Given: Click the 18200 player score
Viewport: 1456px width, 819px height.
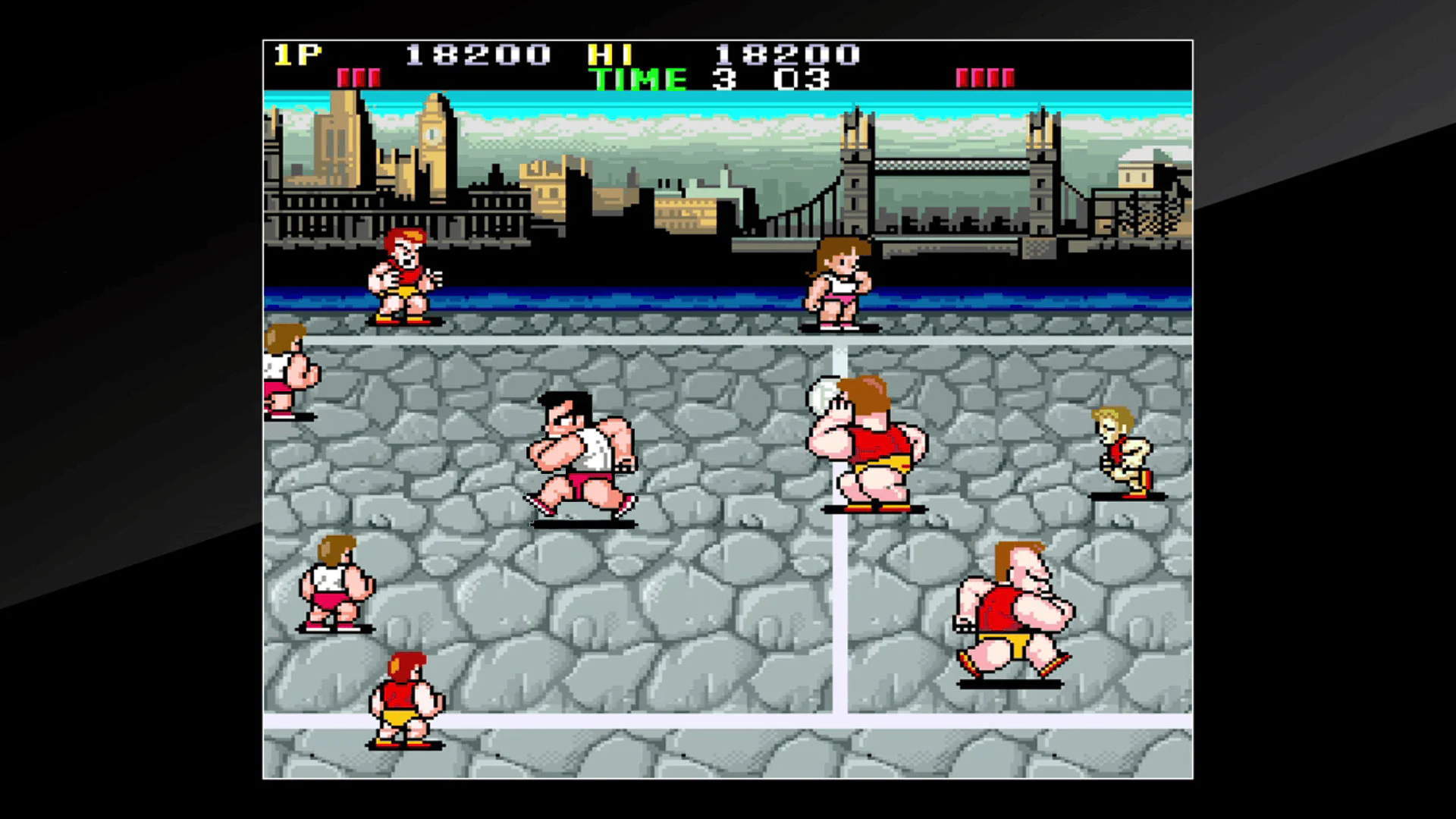Looking at the screenshot, I should [x=474, y=55].
